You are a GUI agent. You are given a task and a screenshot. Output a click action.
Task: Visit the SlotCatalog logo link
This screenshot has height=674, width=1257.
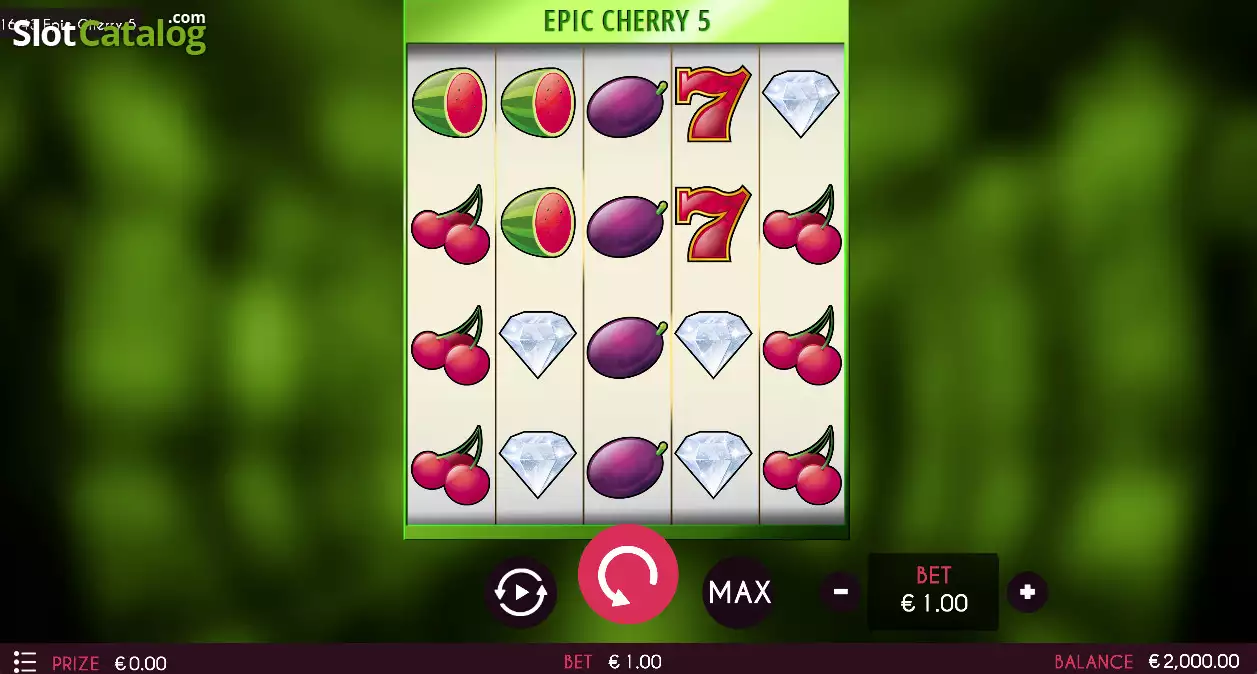click(x=108, y=33)
